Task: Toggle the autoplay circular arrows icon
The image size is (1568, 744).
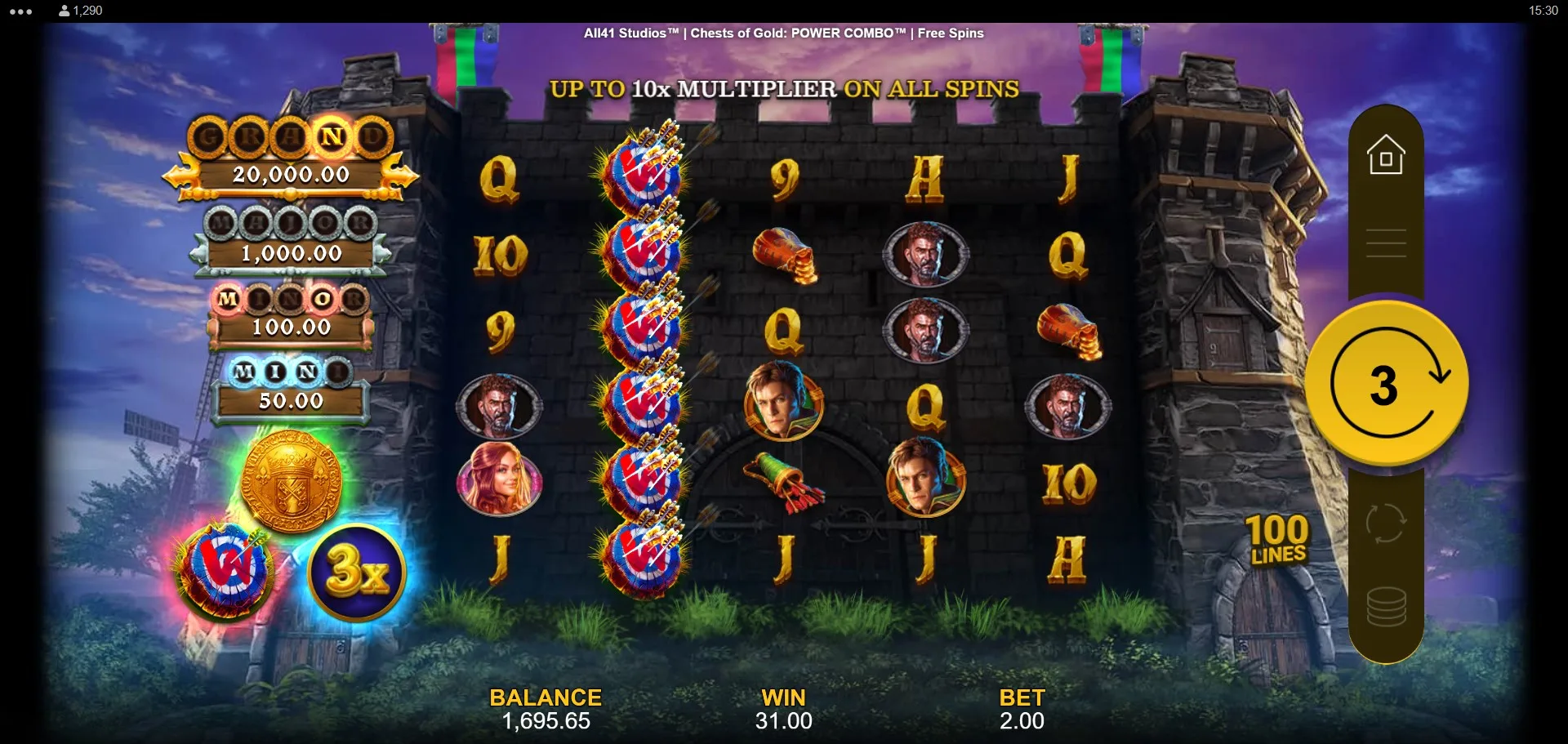Action: tap(1386, 523)
